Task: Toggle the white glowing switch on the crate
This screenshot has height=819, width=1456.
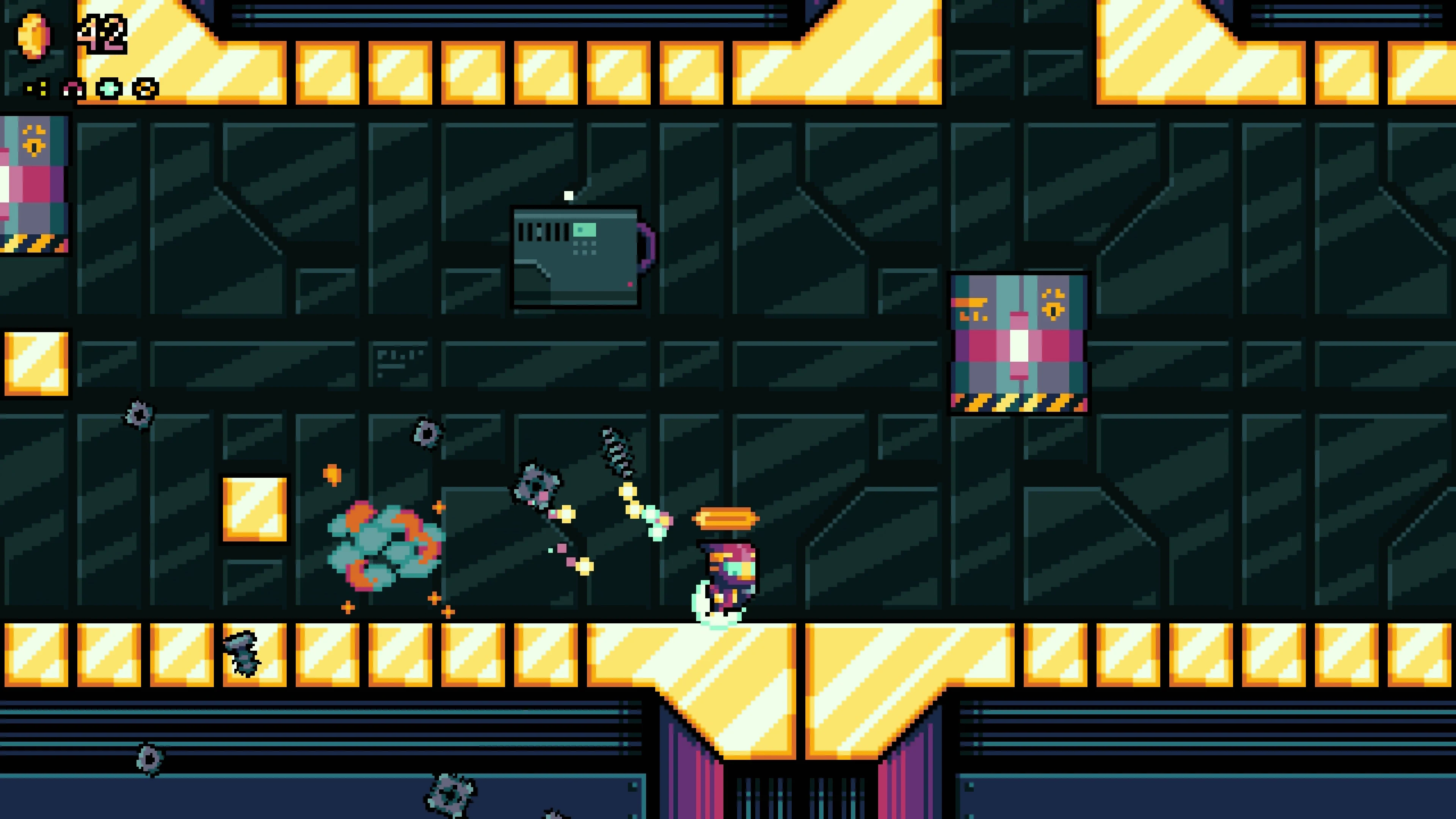Action: pyautogui.click(x=1019, y=347)
